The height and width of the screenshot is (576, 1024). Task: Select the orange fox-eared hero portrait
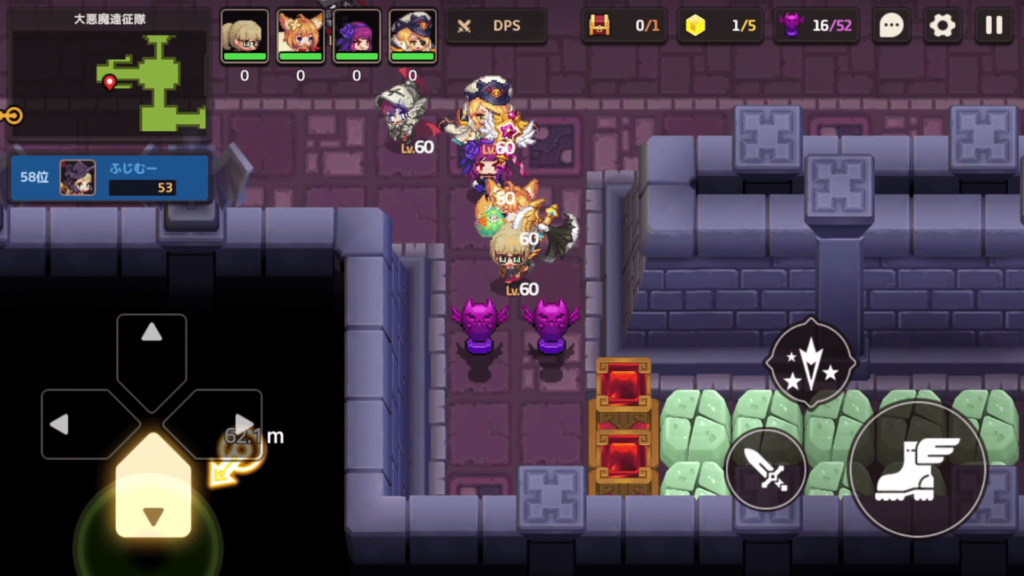(x=300, y=36)
